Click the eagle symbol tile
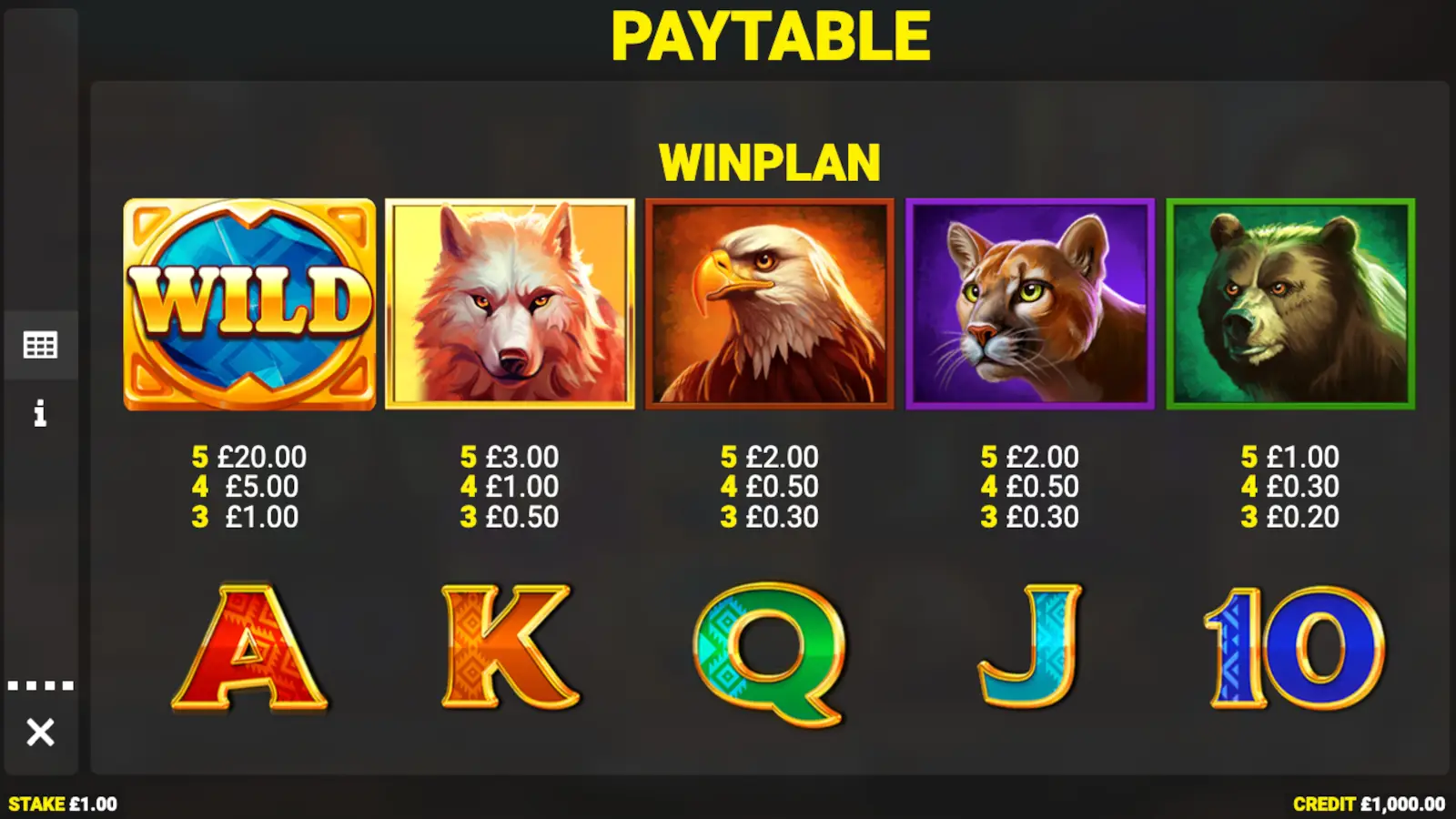Viewport: 1456px width, 819px height. tap(769, 305)
